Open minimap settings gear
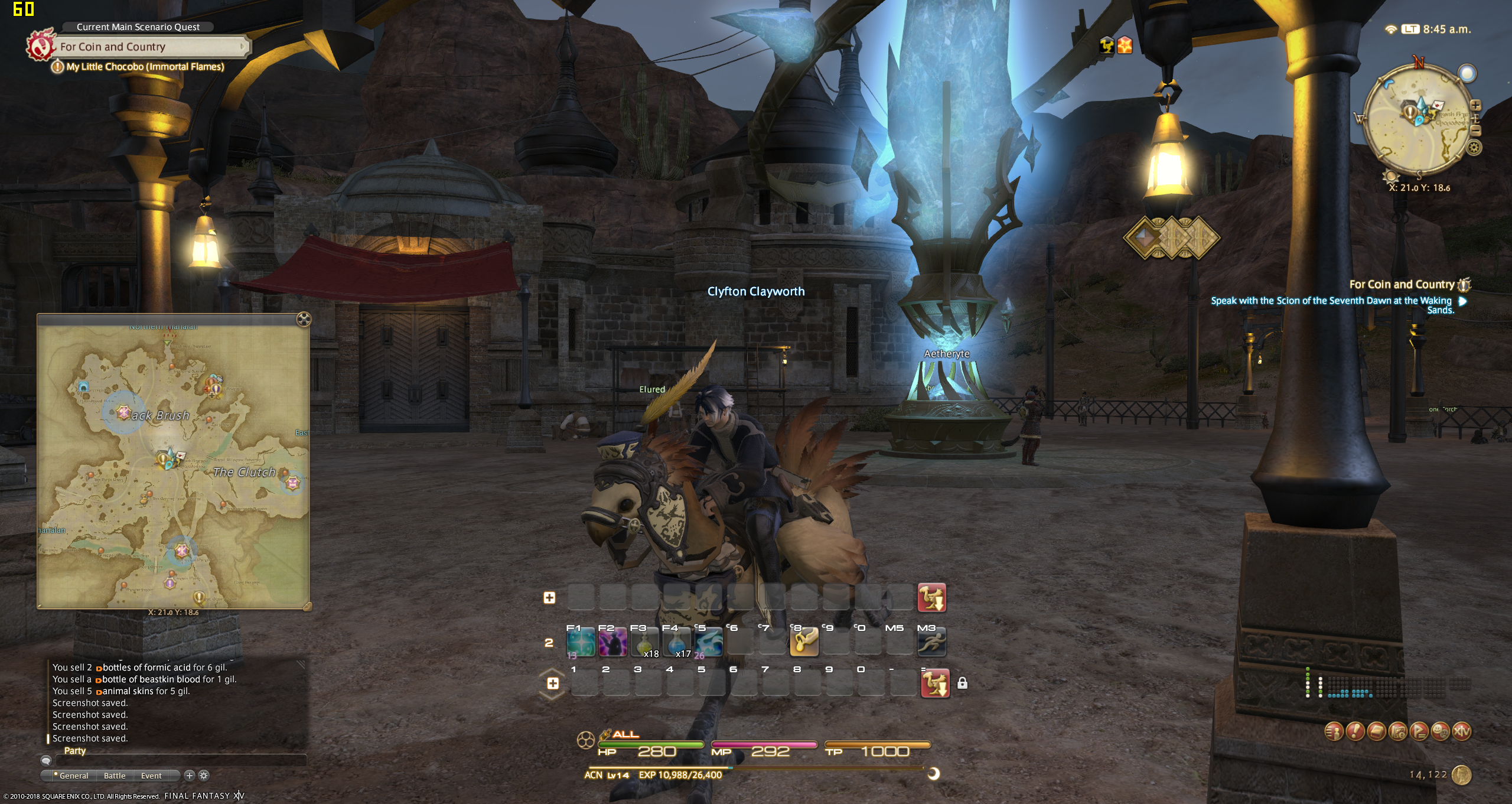 coord(1474,148)
